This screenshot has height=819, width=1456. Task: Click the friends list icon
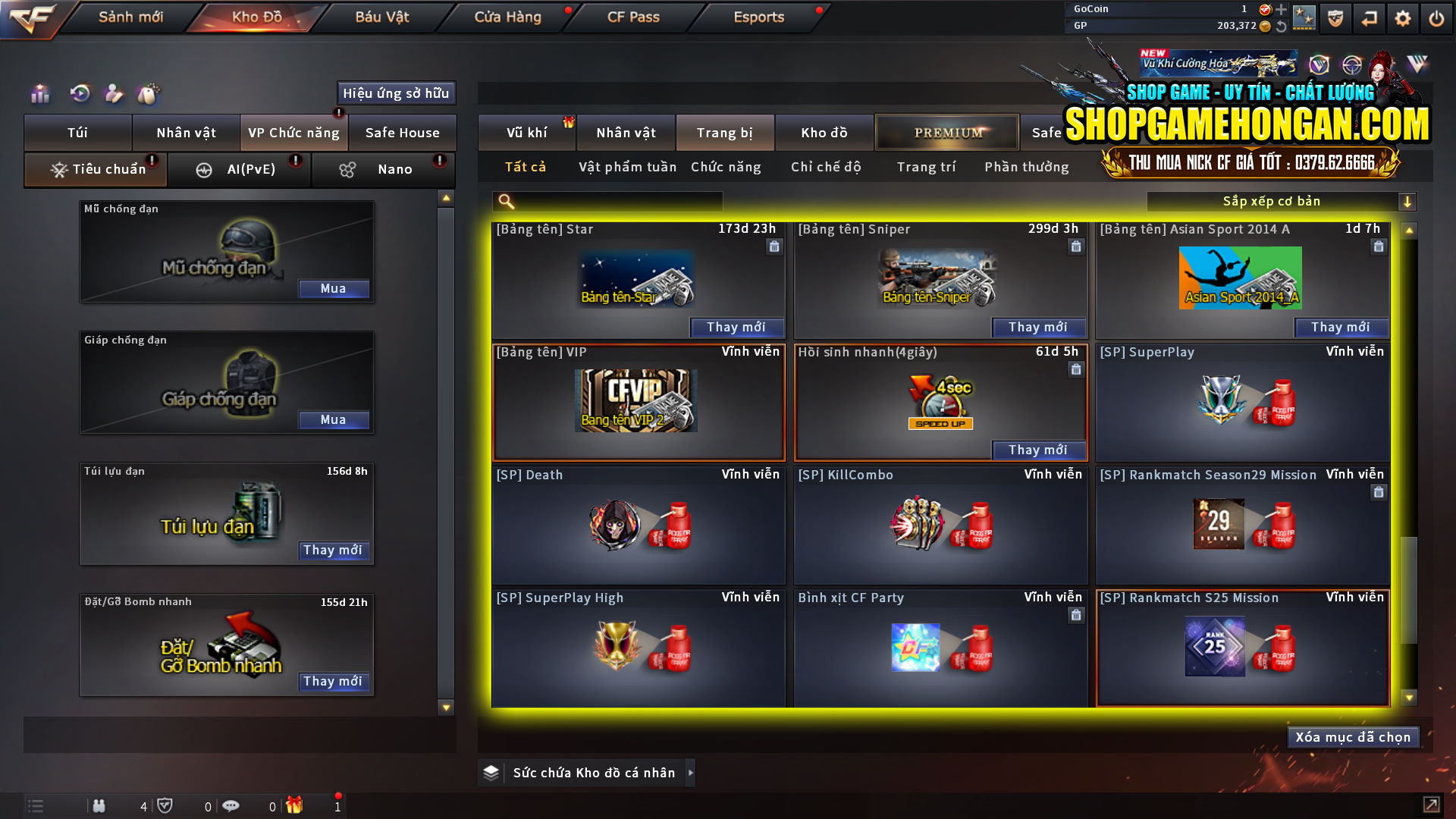click(x=99, y=805)
